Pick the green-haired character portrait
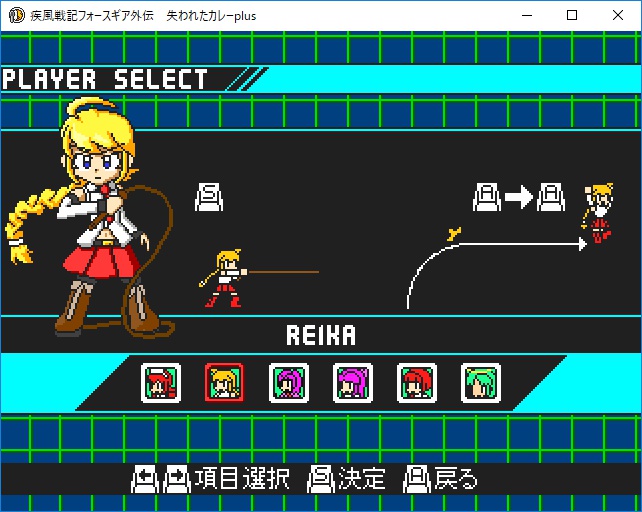 click(481, 382)
